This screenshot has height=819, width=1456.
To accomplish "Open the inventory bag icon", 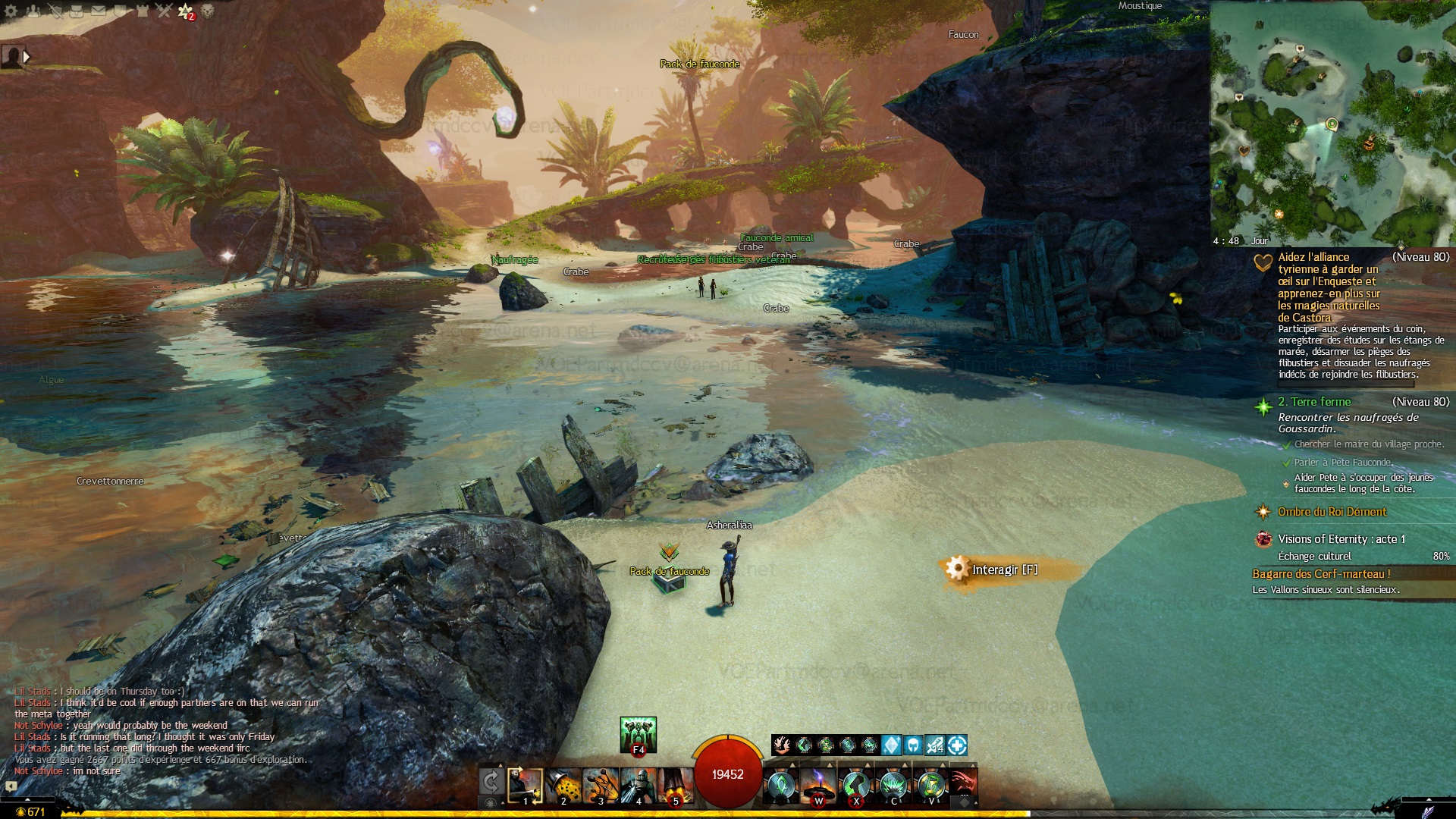I will 77,11.
